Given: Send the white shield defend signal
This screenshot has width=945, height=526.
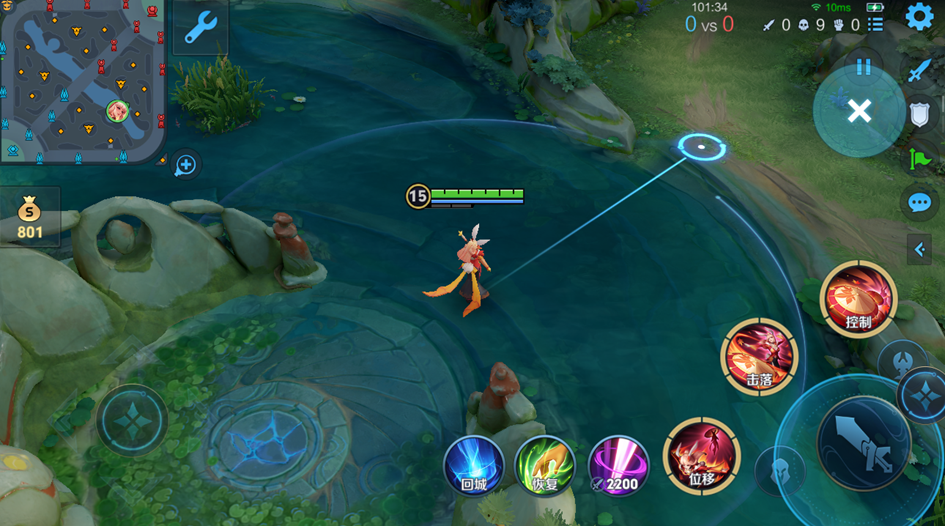Looking at the screenshot, I should click(x=919, y=113).
